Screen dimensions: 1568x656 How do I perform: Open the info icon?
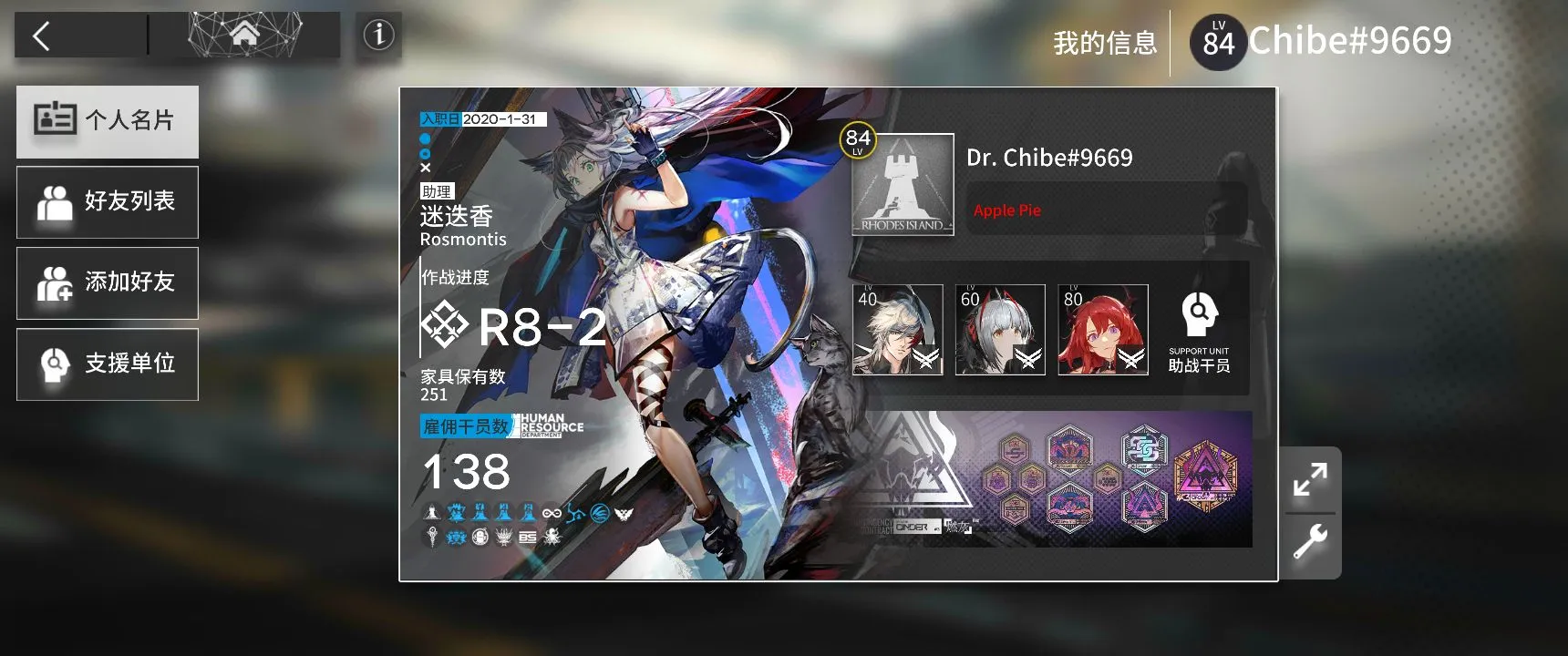378,36
